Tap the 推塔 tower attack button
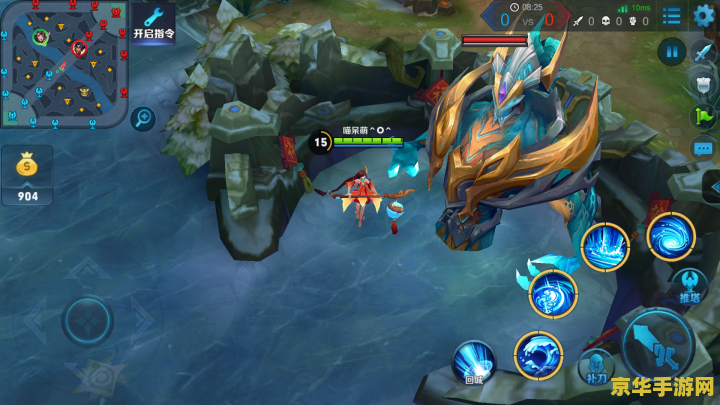 (689, 285)
